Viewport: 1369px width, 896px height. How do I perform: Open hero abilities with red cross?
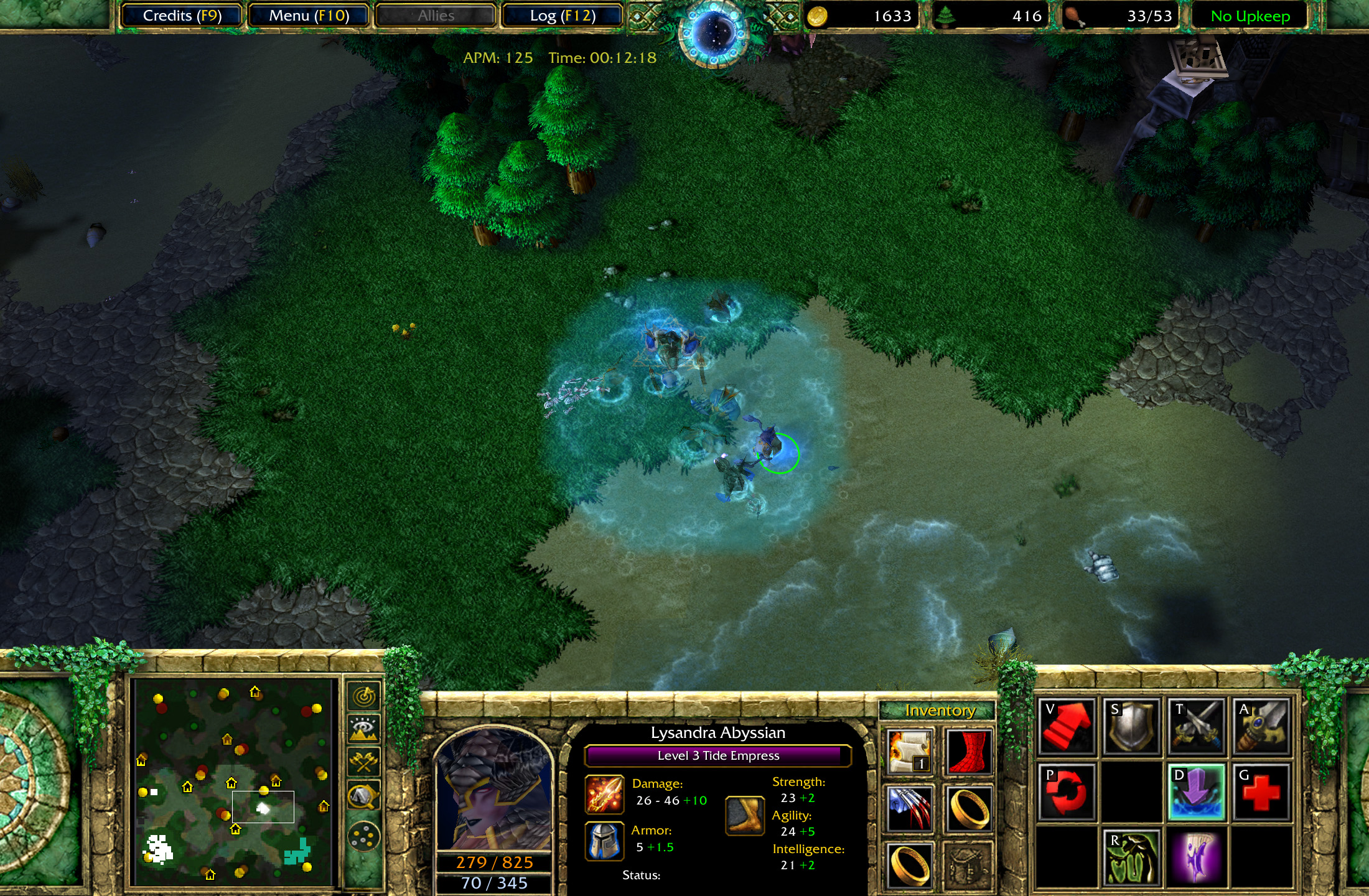[1261, 791]
